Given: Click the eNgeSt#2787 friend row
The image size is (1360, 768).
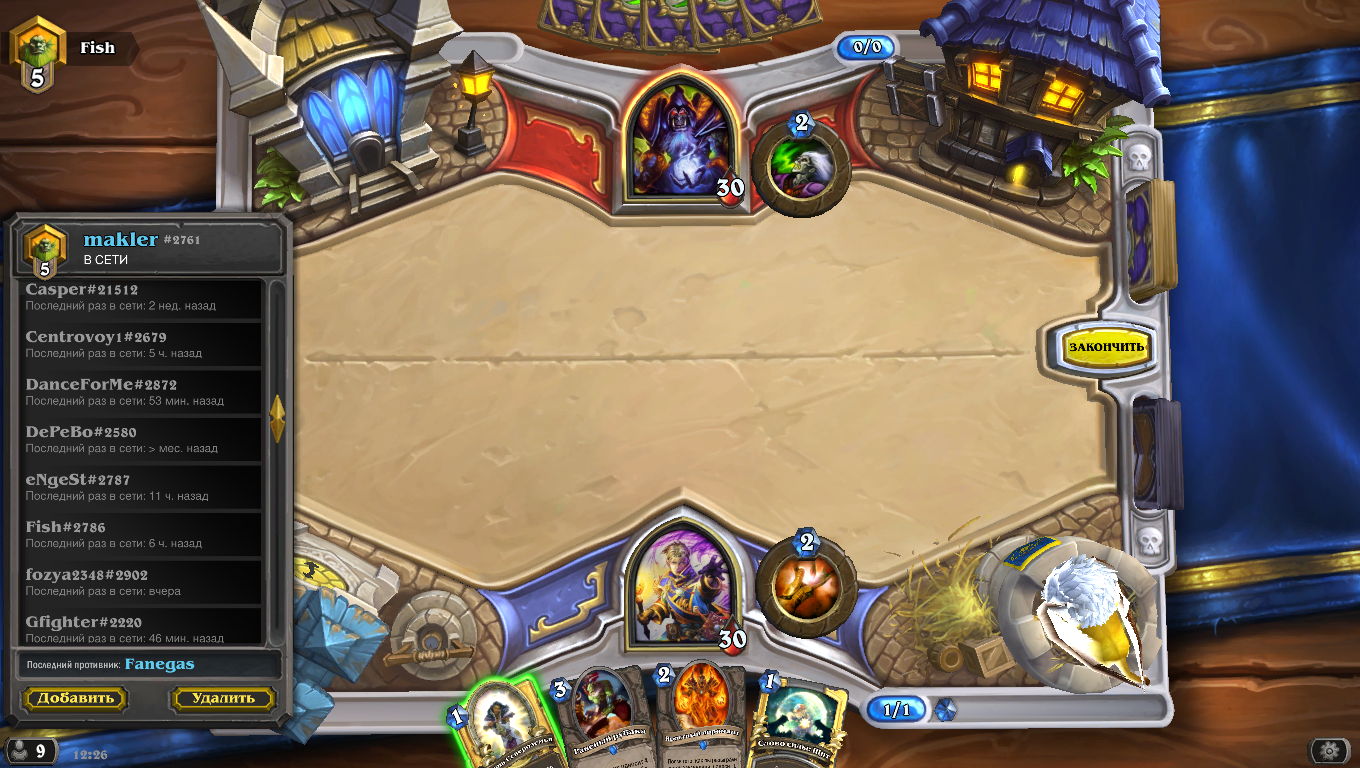Looking at the screenshot, I should click(x=142, y=487).
